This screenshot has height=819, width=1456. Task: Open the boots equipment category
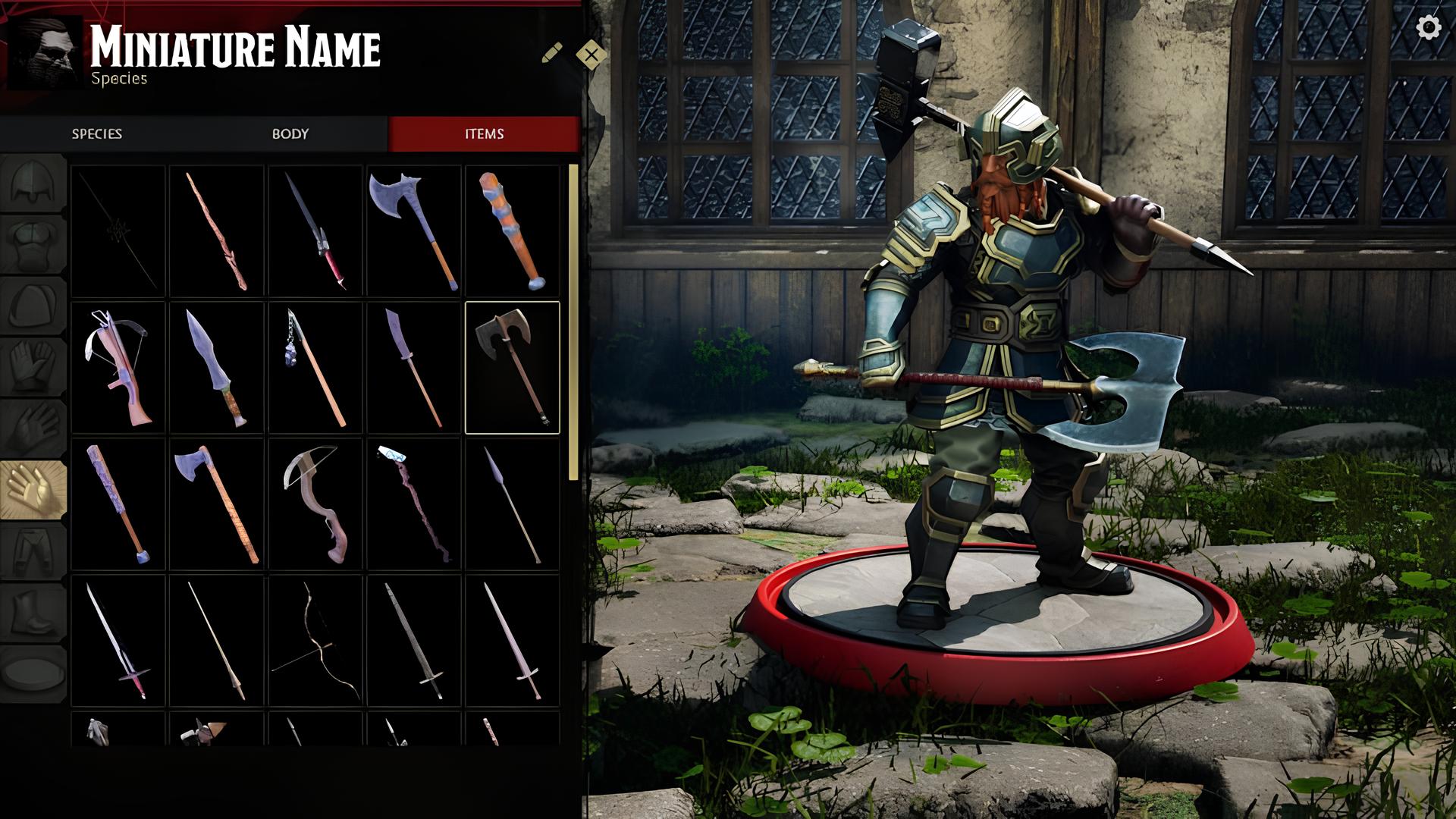[x=33, y=611]
